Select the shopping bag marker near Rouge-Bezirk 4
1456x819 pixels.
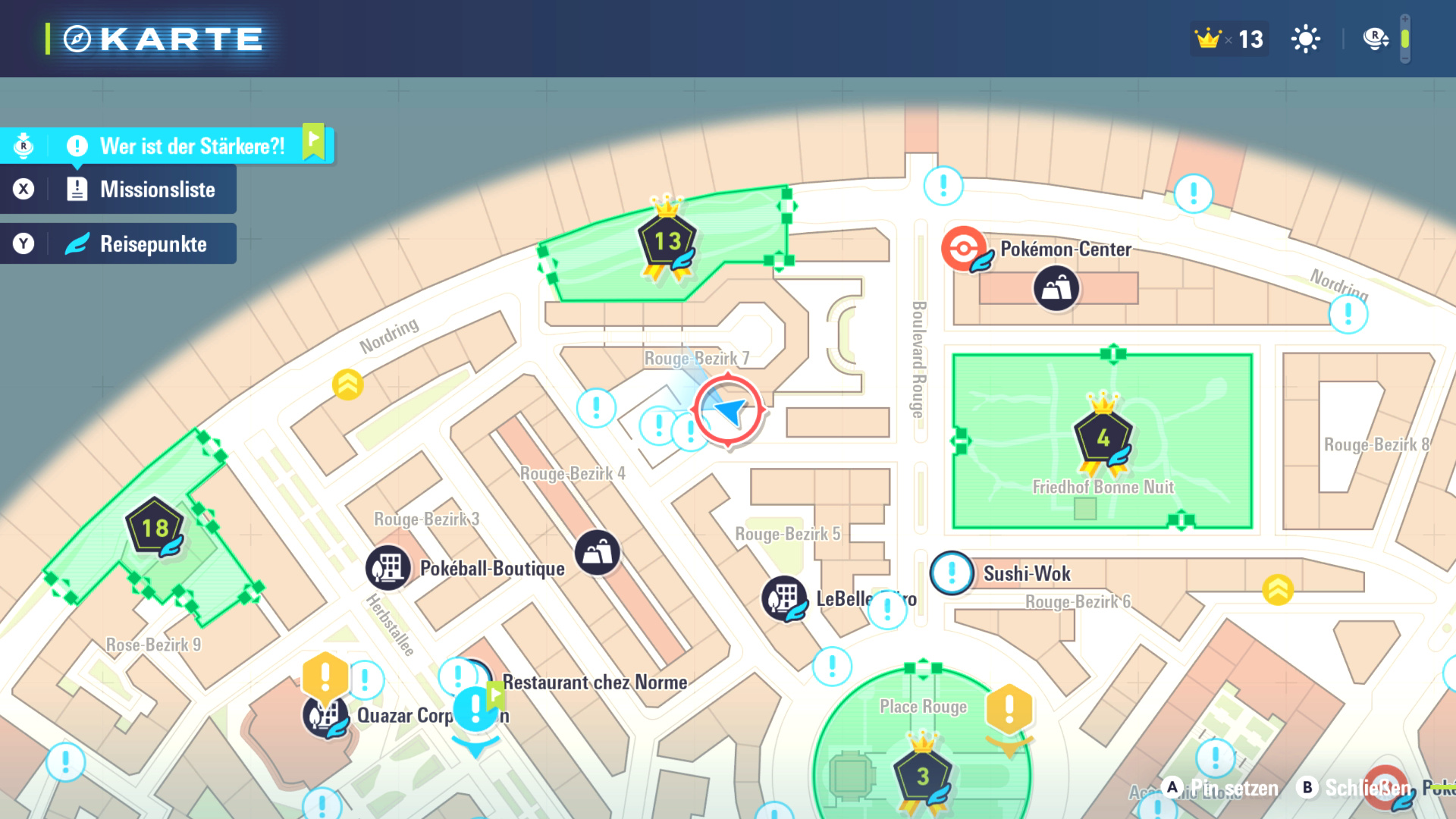598,553
